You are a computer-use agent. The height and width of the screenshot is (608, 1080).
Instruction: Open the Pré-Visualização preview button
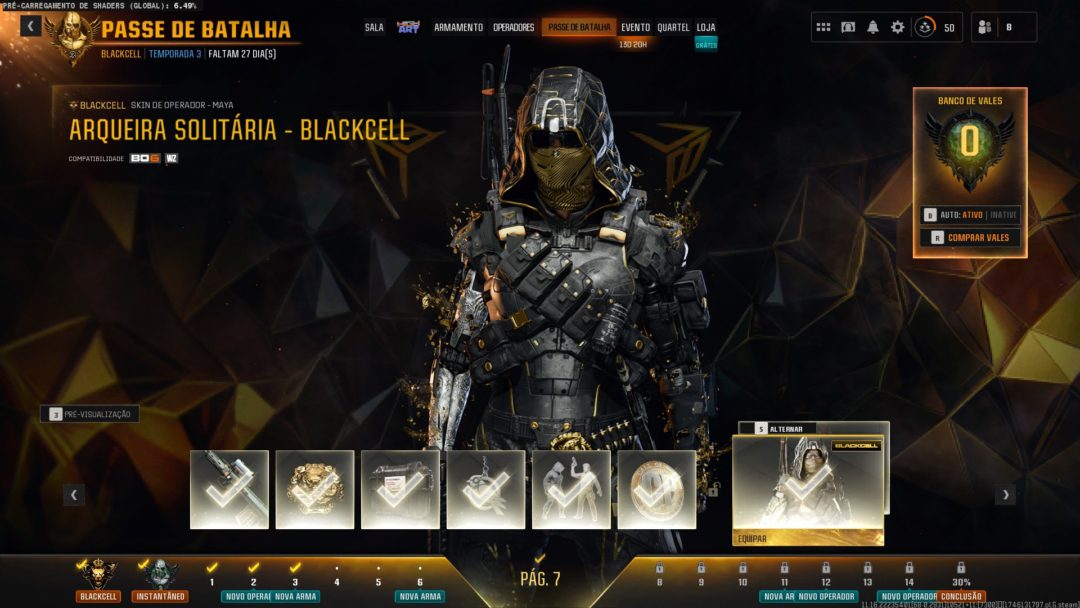[x=90, y=414]
